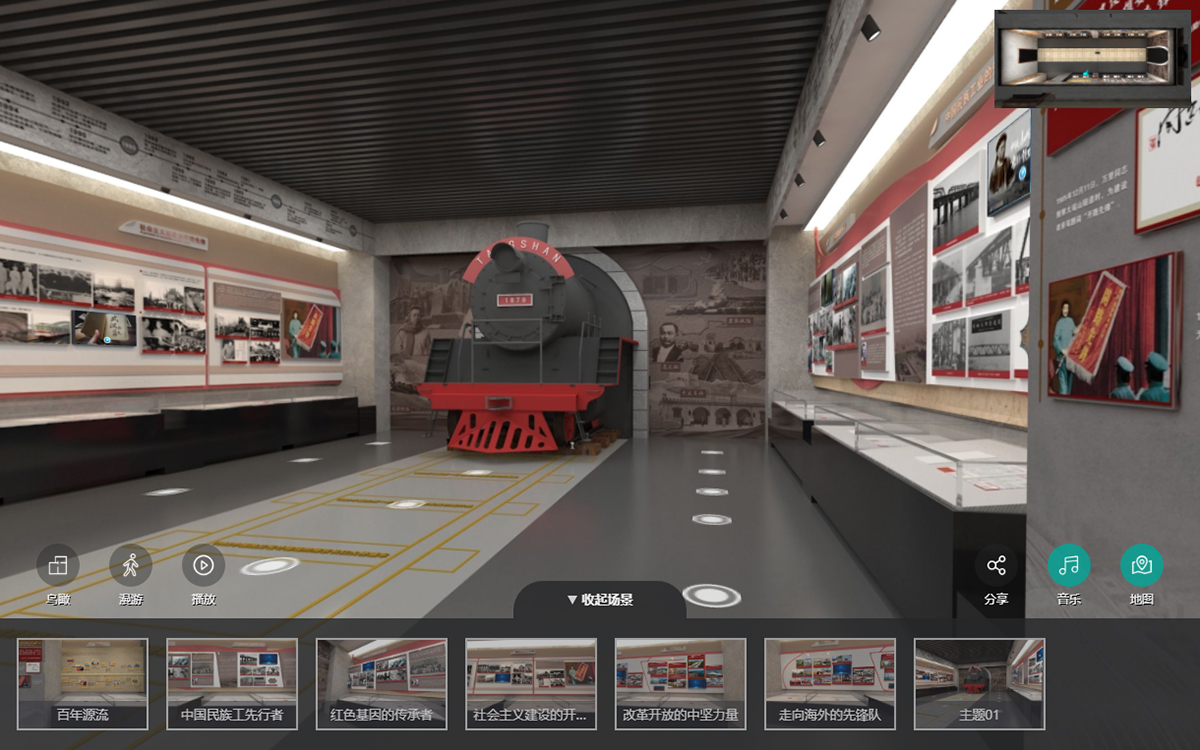Activate the 漫游 walking tour mode
This screenshot has width=1200, height=750.
131,566
